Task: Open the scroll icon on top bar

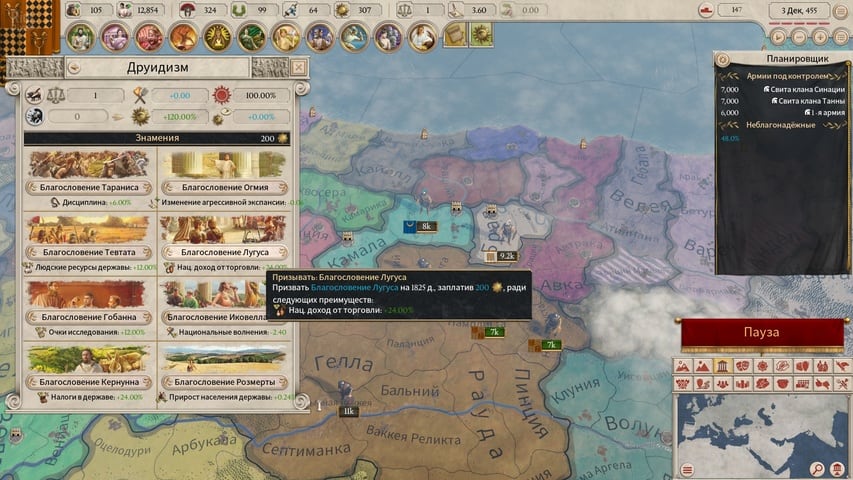Action: click(454, 36)
